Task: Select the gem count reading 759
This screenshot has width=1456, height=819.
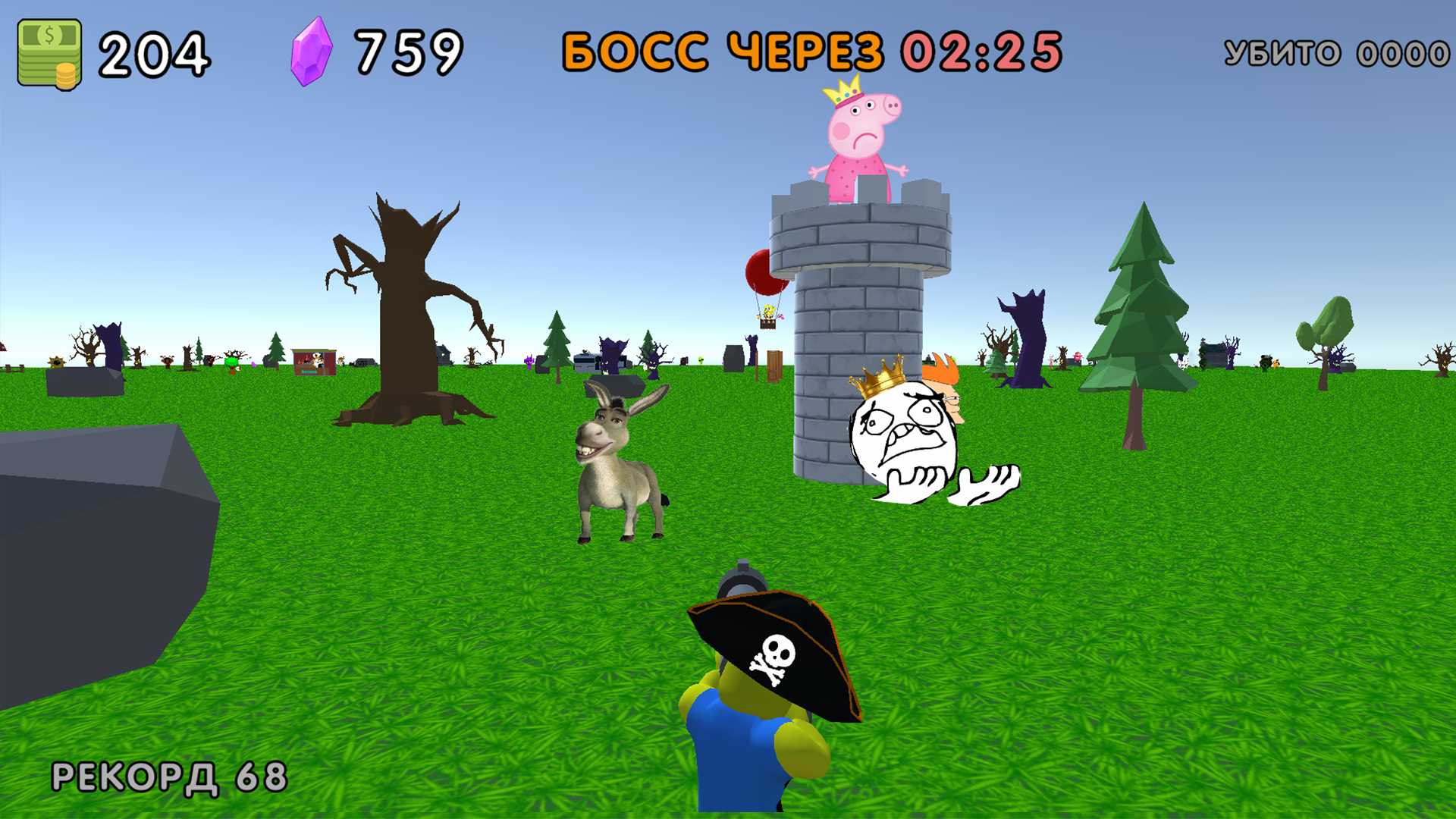Action: 407,49
